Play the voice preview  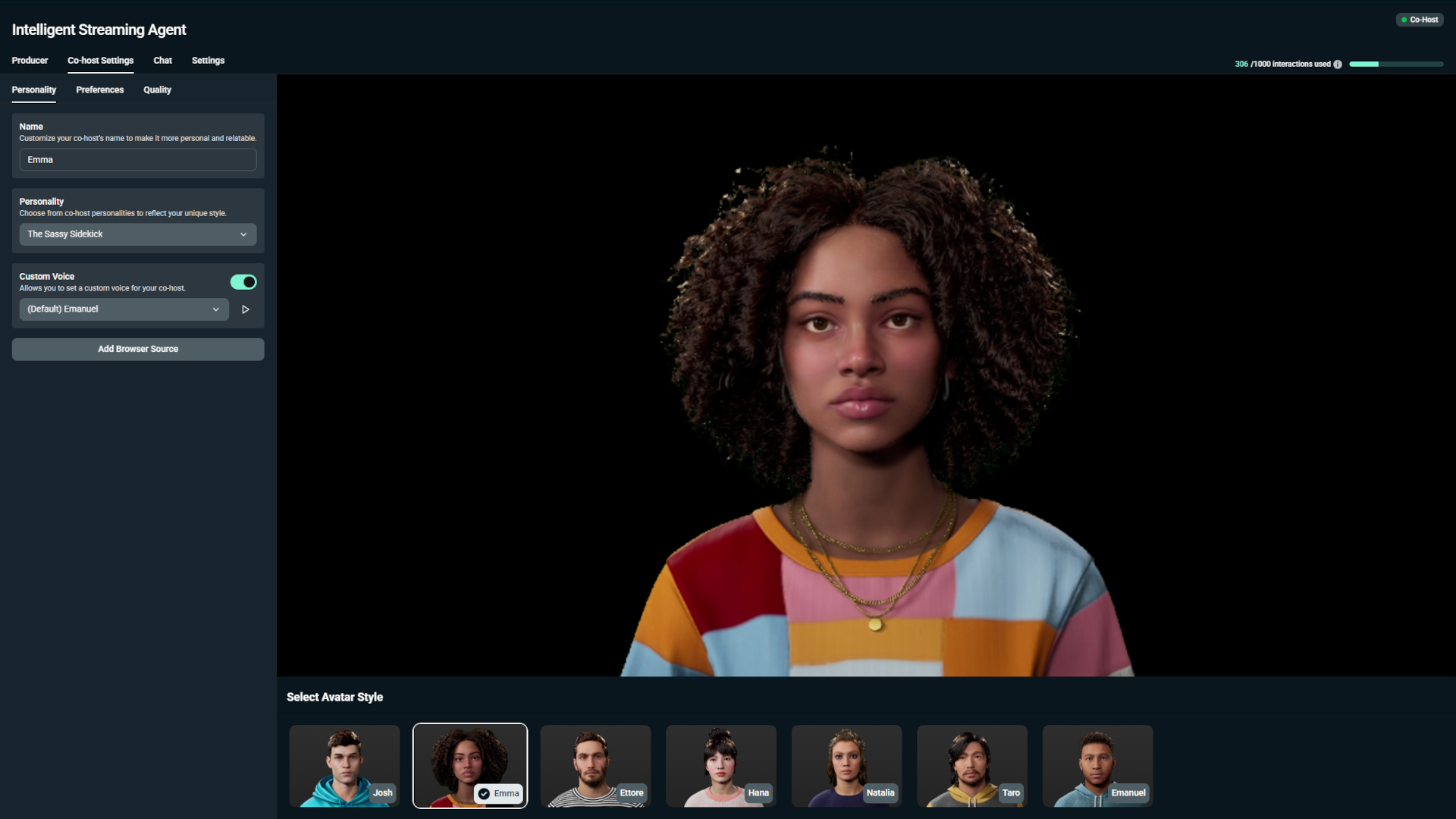(245, 309)
